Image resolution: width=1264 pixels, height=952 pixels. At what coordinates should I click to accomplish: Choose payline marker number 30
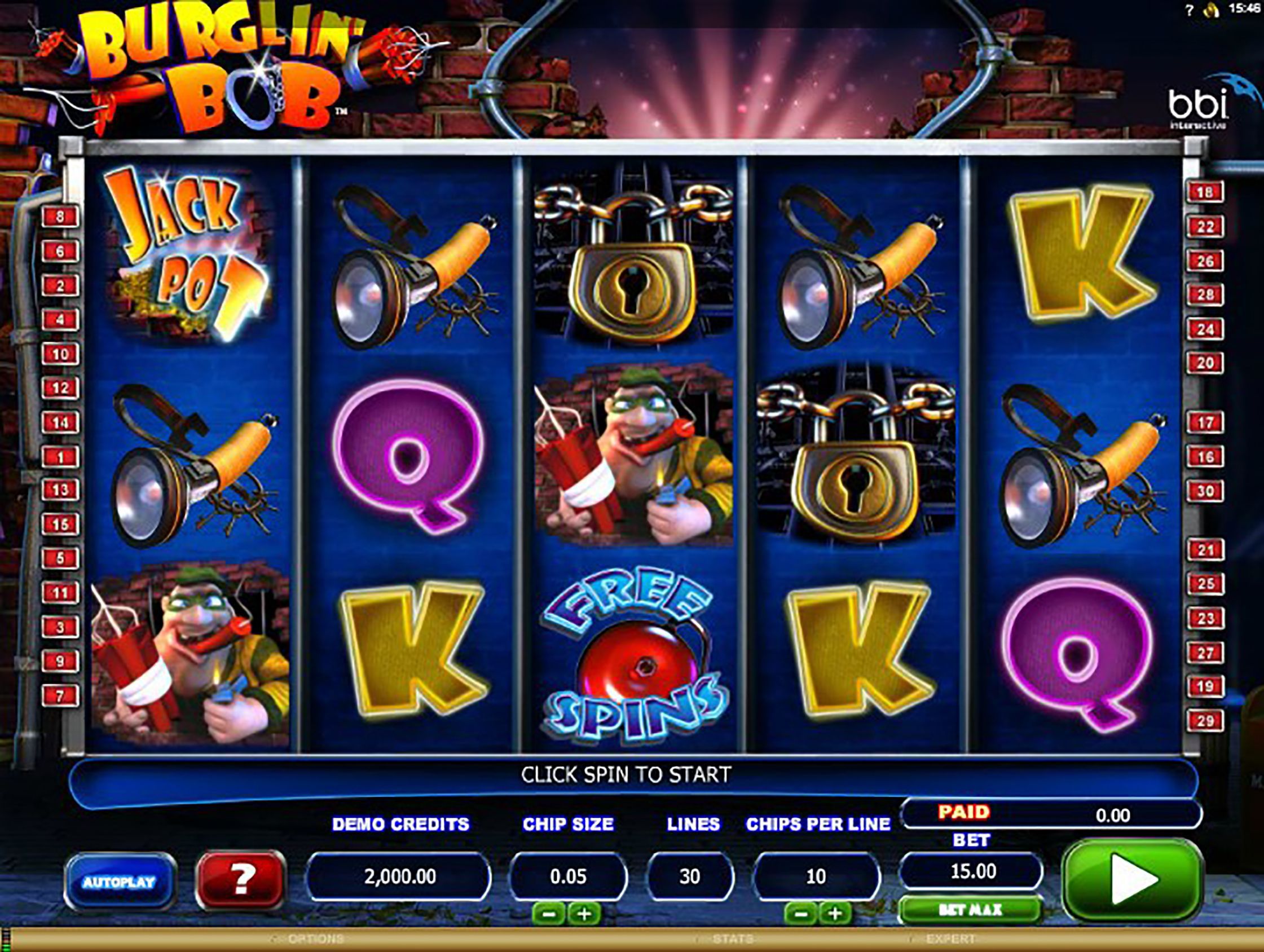pos(1205,491)
